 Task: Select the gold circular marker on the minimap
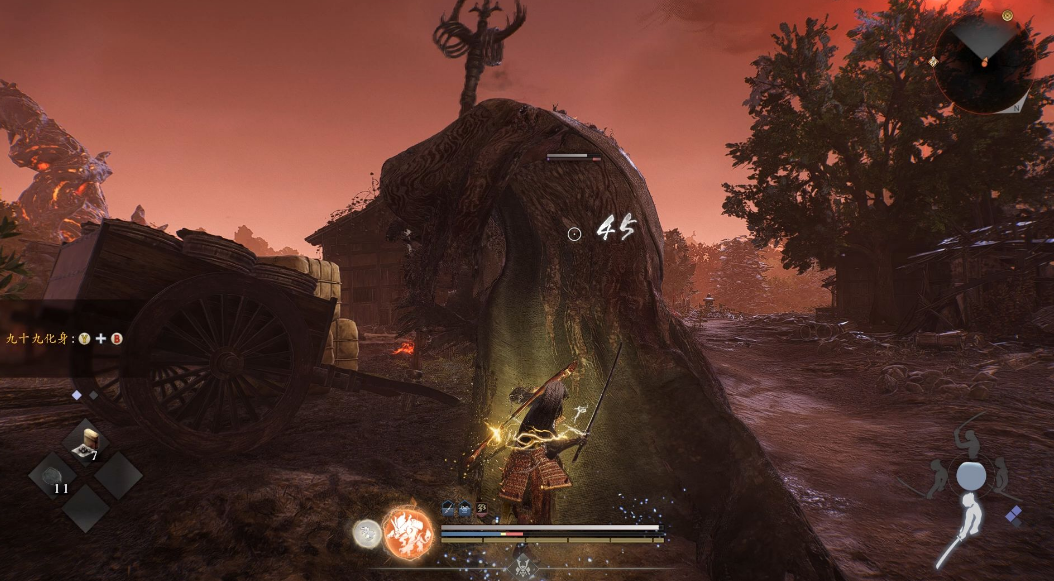[1007, 16]
